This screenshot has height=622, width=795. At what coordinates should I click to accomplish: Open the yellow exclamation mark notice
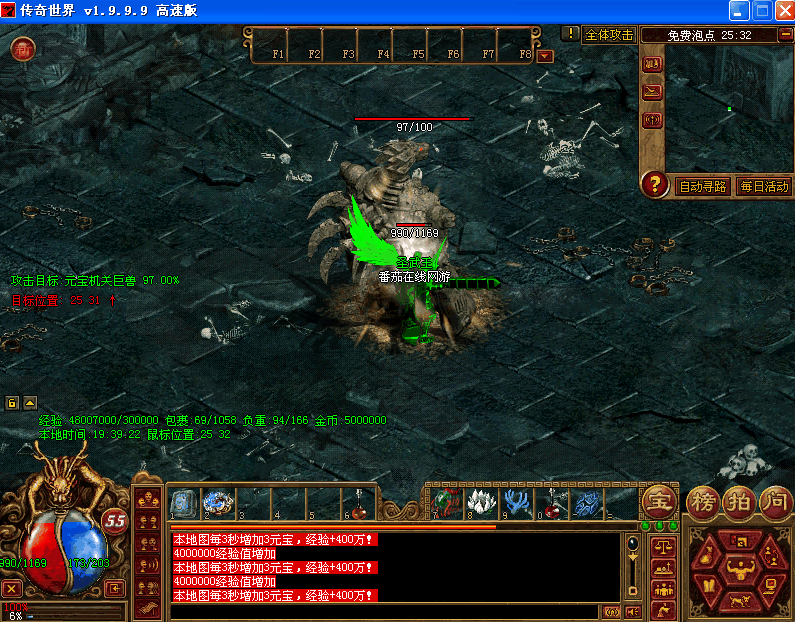click(x=570, y=33)
